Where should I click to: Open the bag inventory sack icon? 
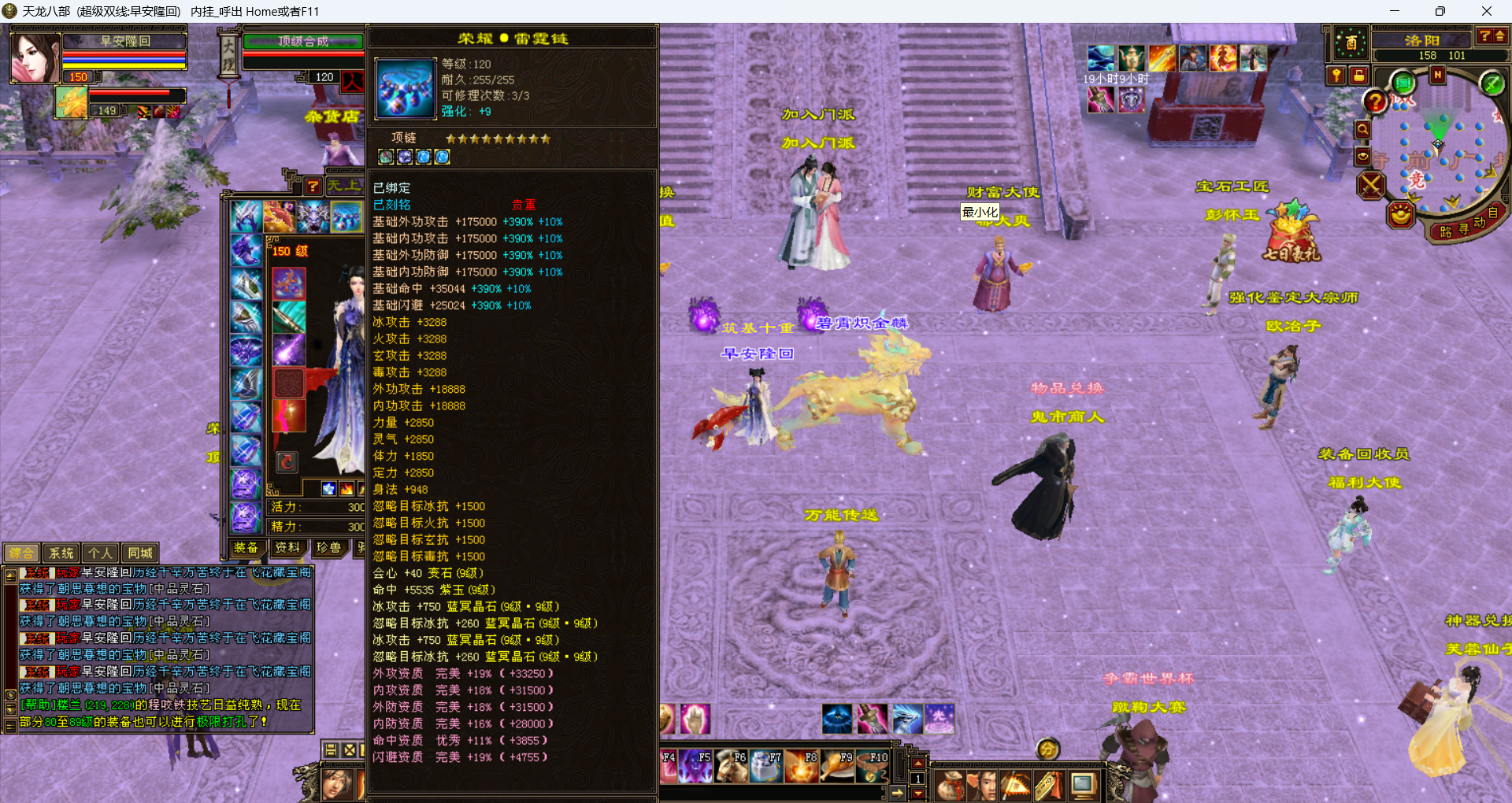(950, 786)
